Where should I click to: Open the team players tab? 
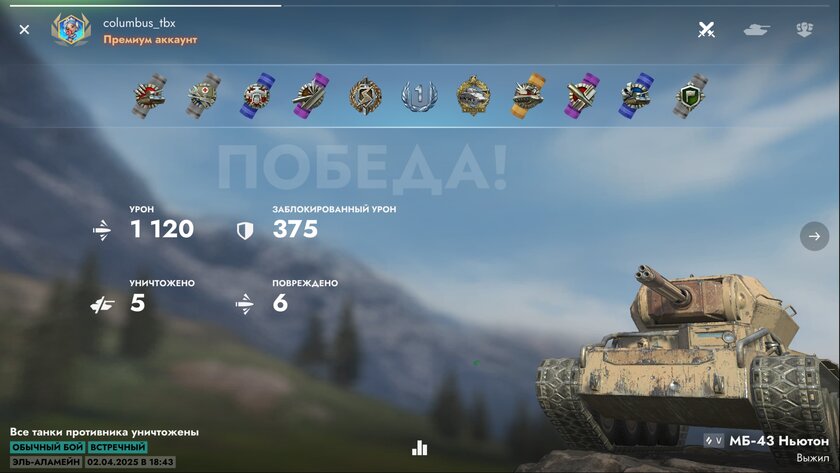pyautogui.click(x=805, y=30)
